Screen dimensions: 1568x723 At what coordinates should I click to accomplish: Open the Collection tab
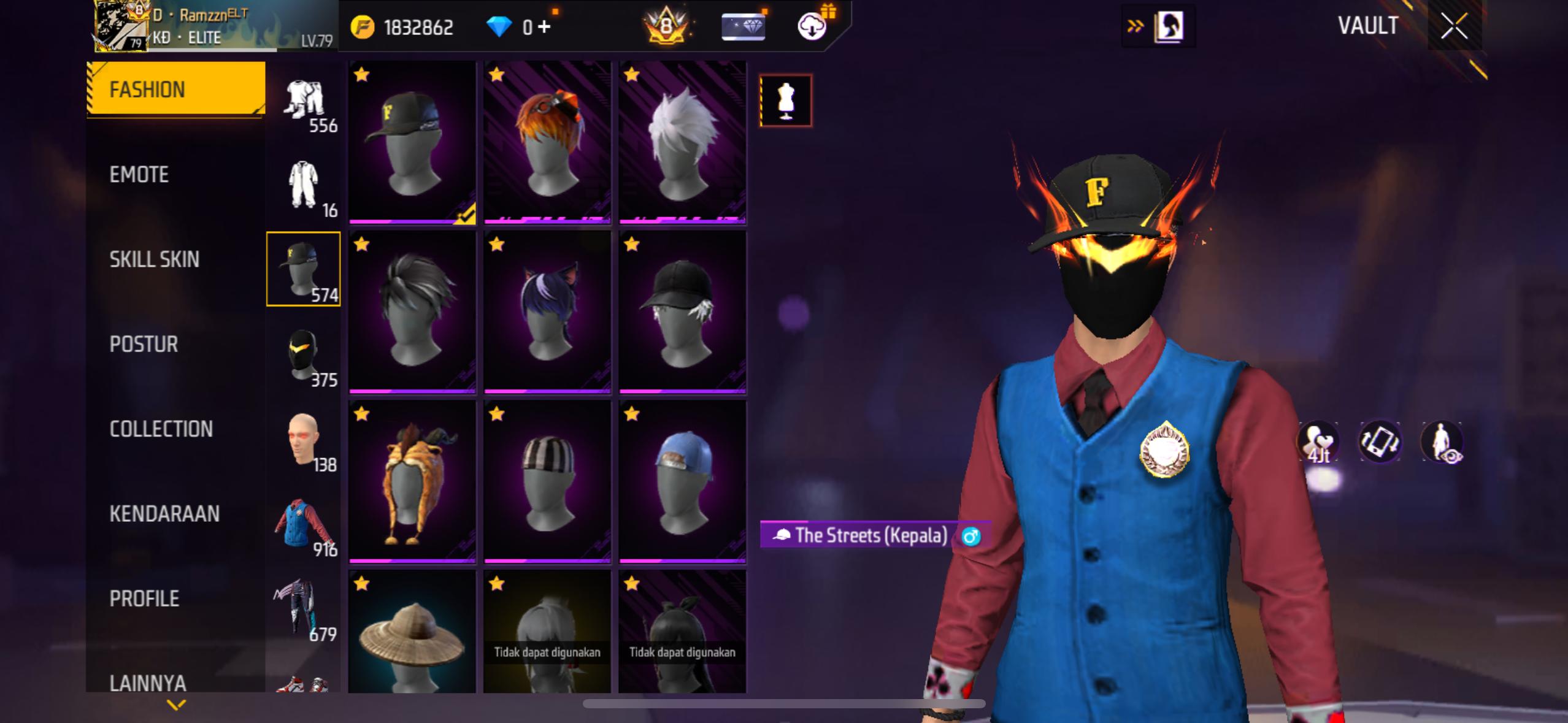pos(161,429)
